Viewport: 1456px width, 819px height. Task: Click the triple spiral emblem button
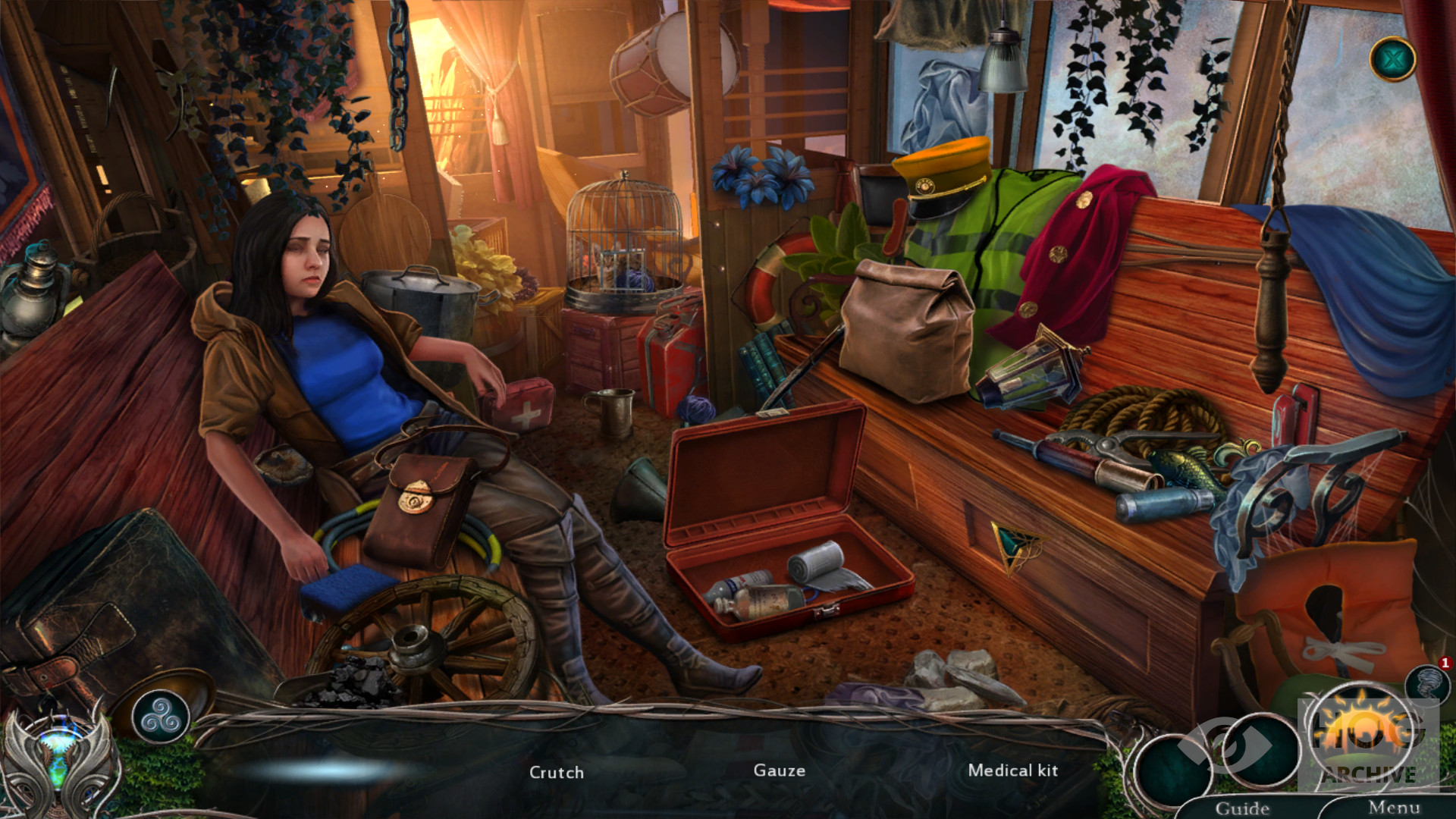click(x=160, y=715)
